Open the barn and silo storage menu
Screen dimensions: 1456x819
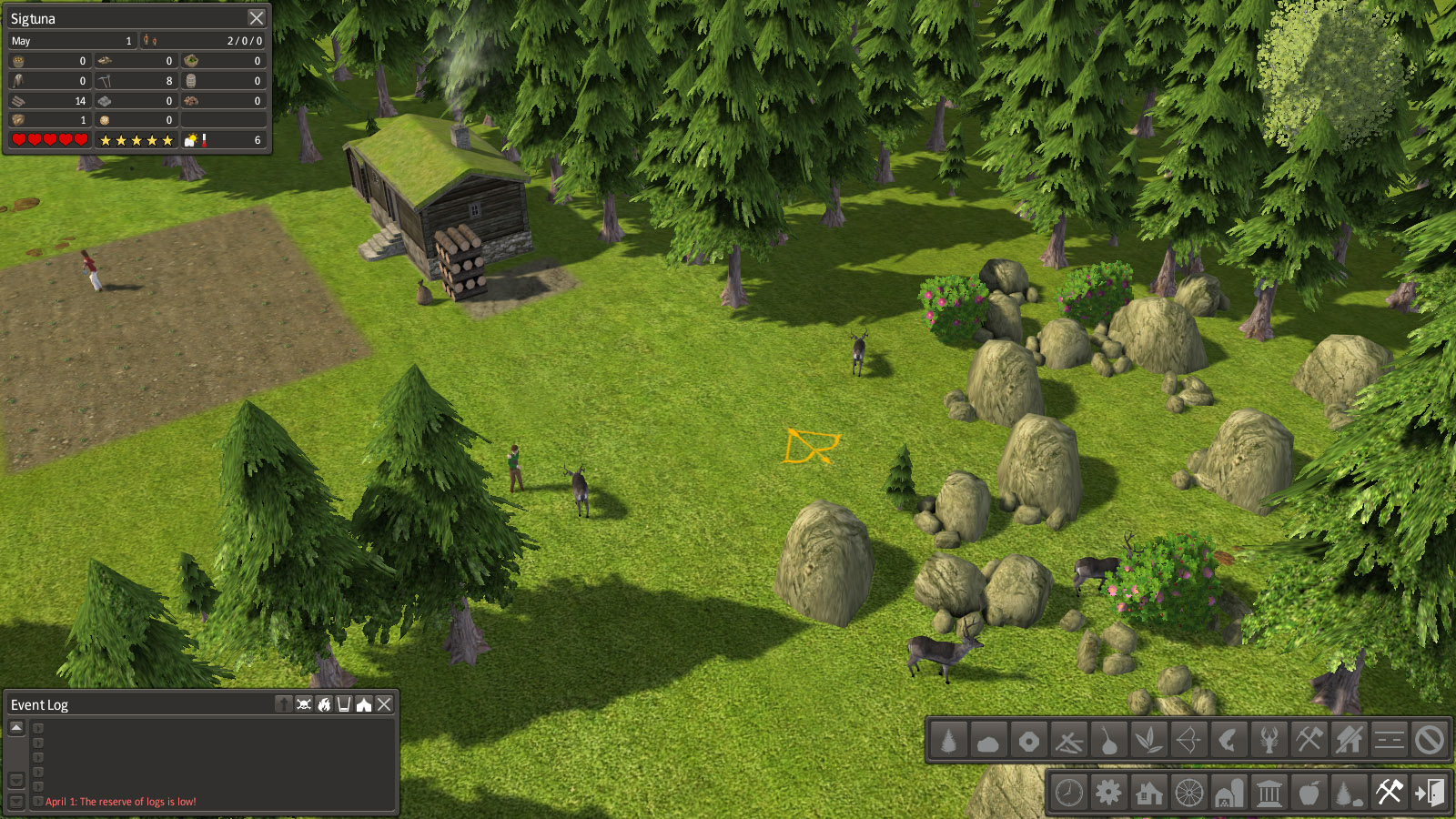point(1228,793)
